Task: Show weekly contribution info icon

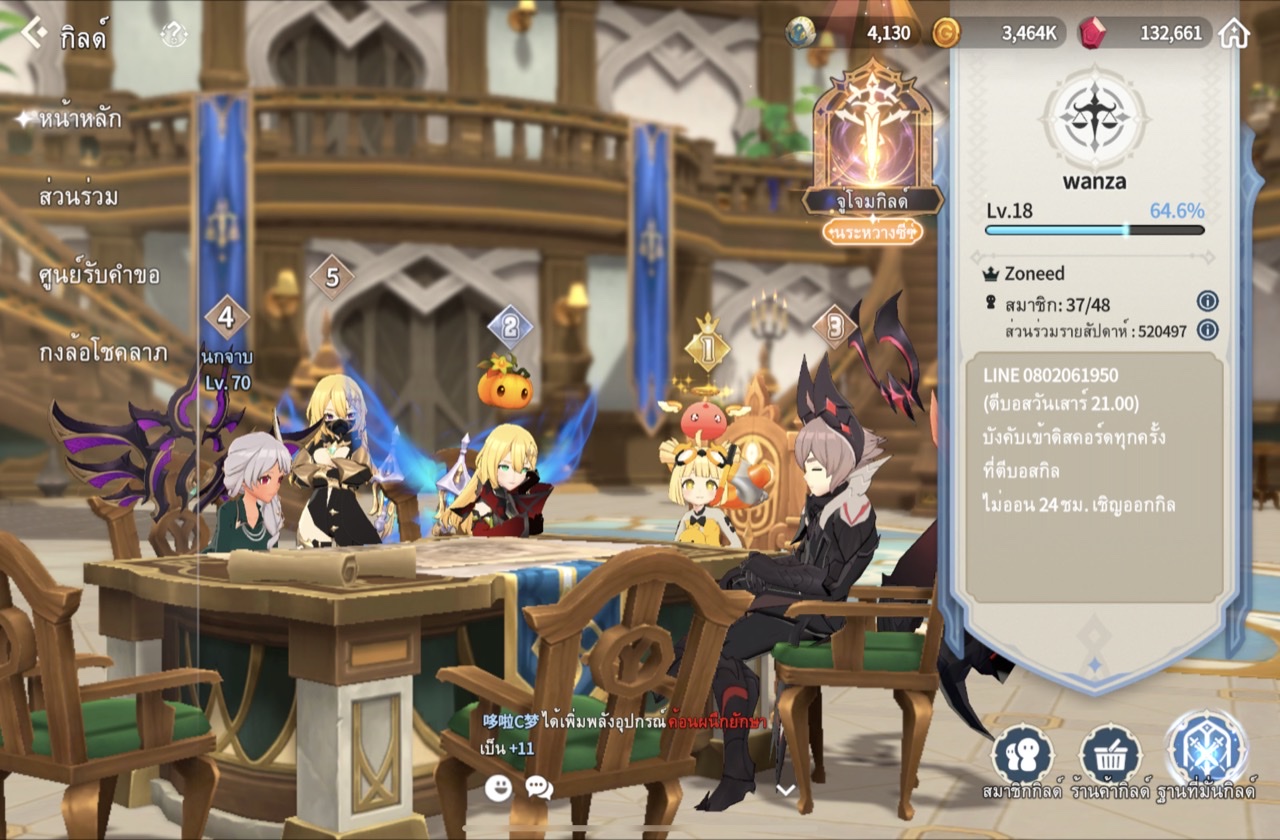Action: [1207, 330]
